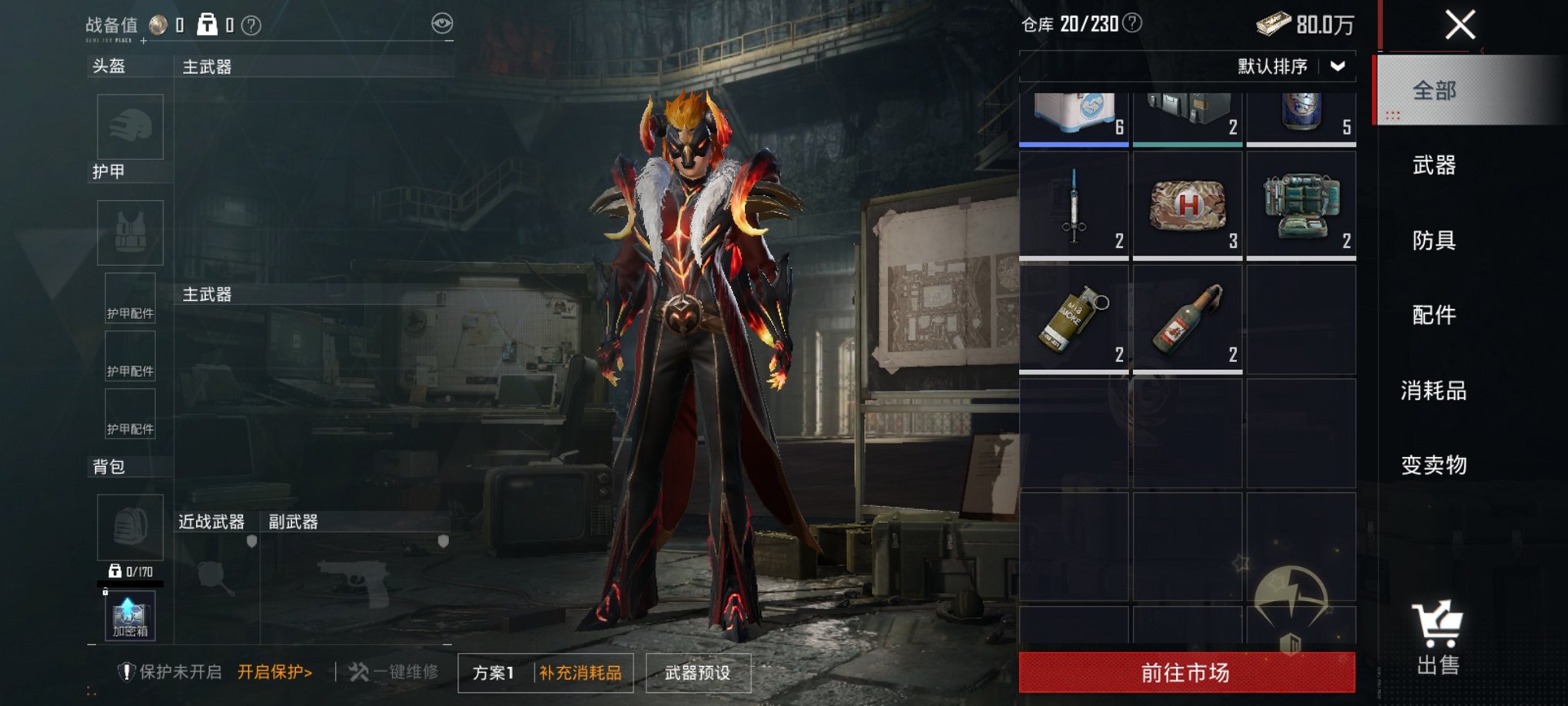Open the 出售 sell cart
1568x706 pixels.
1437,638
